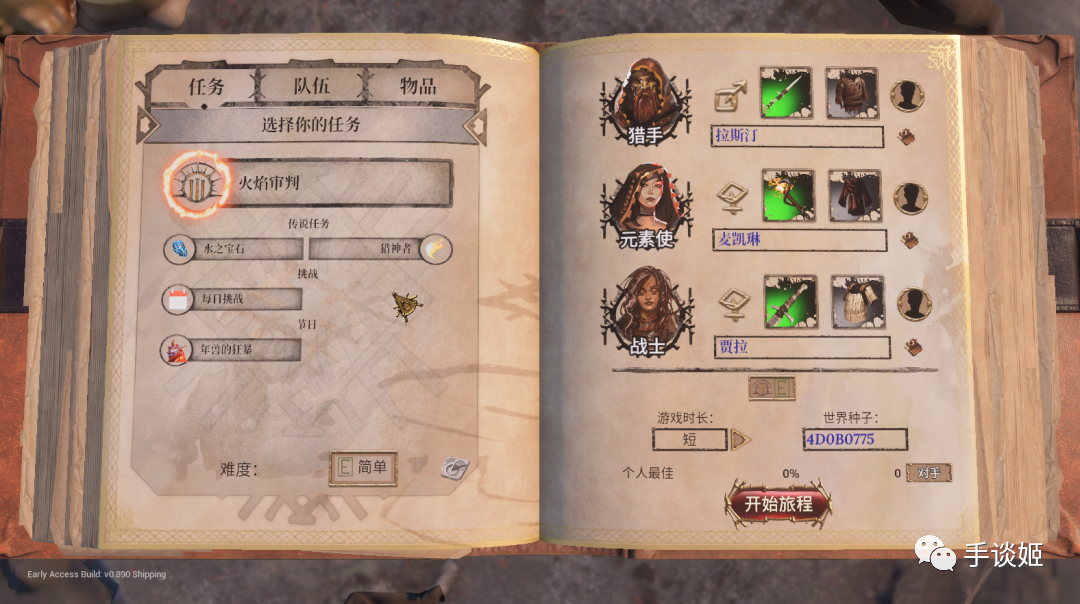Viewport: 1080px width, 604px height.
Task: Select the hunter's green weapon slot
Action: coord(785,93)
